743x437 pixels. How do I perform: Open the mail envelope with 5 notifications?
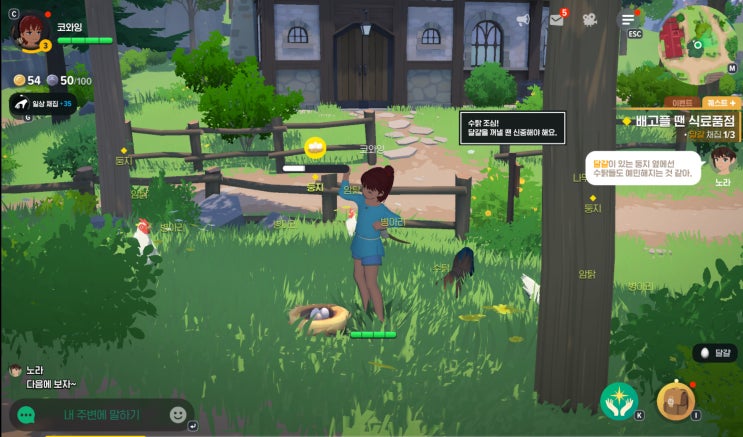coord(556,19)
